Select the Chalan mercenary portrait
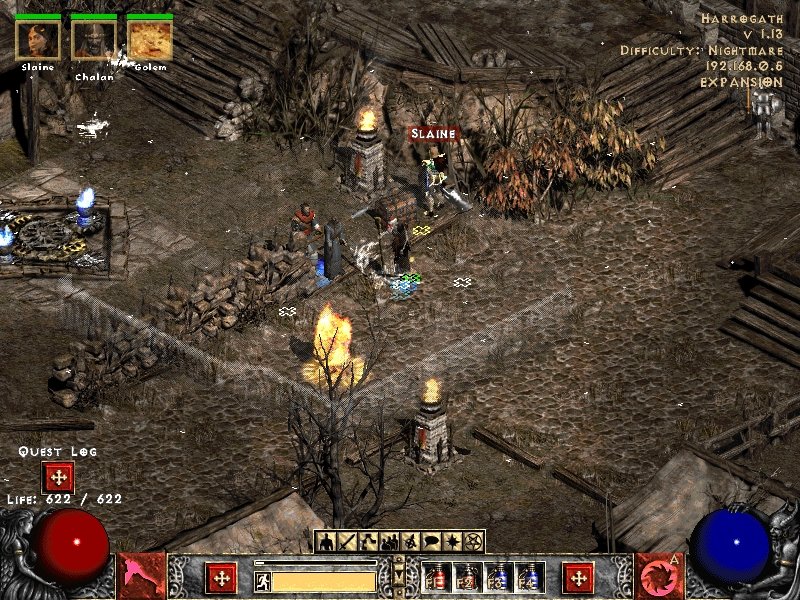Image resolution: width=800 pixels, height=600 pixels. [x=94, y=40]
